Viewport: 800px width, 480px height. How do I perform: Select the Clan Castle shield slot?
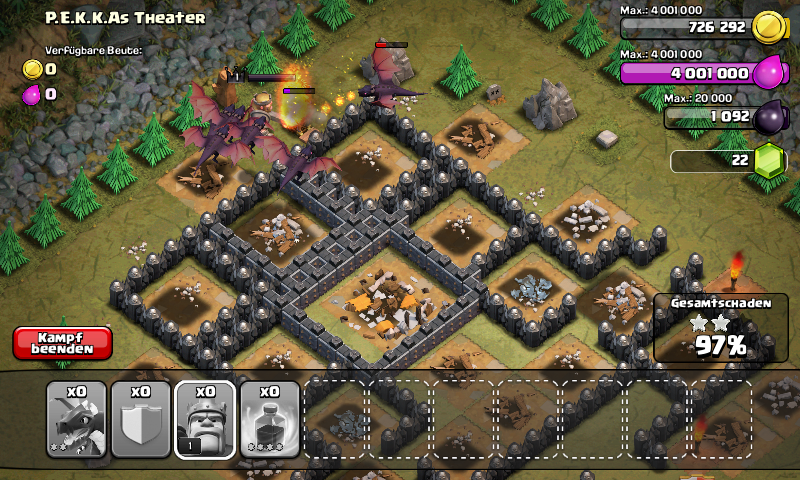click(141, 419)
